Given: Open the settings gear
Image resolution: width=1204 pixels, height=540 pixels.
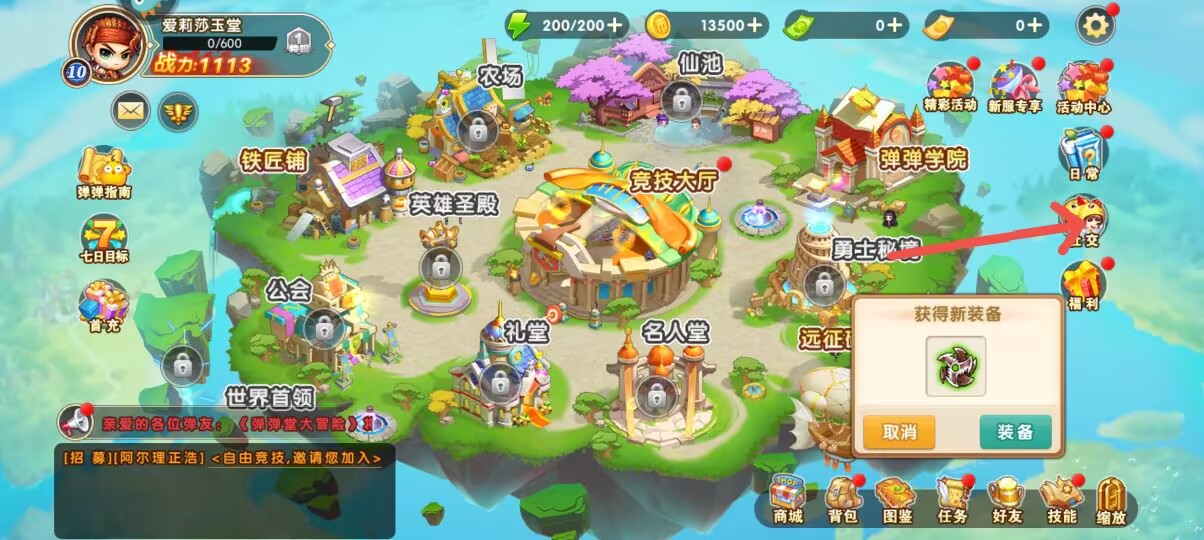Looking at the screenshot, I should coord(1096,26).
